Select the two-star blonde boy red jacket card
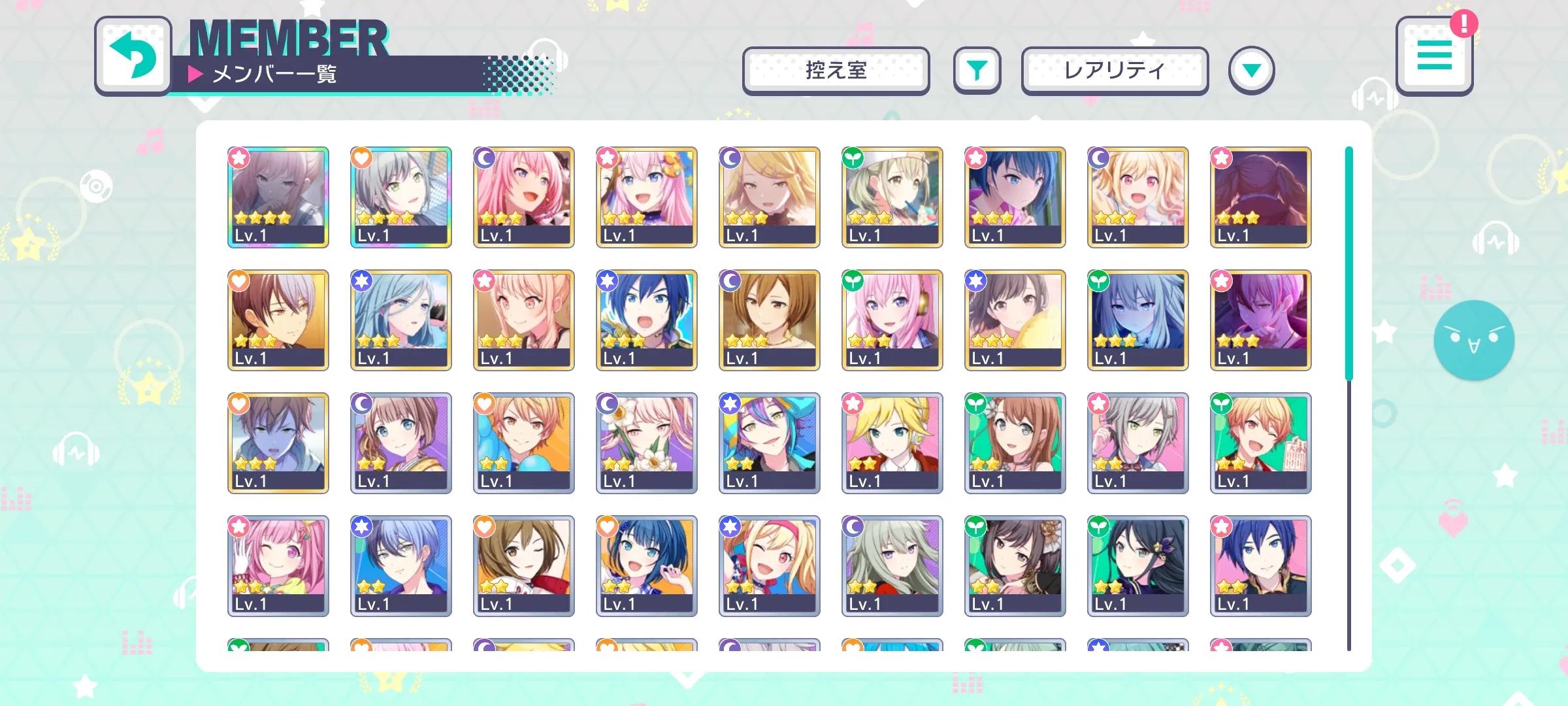This screenshot has width=1568, height=706. [892, 443]
